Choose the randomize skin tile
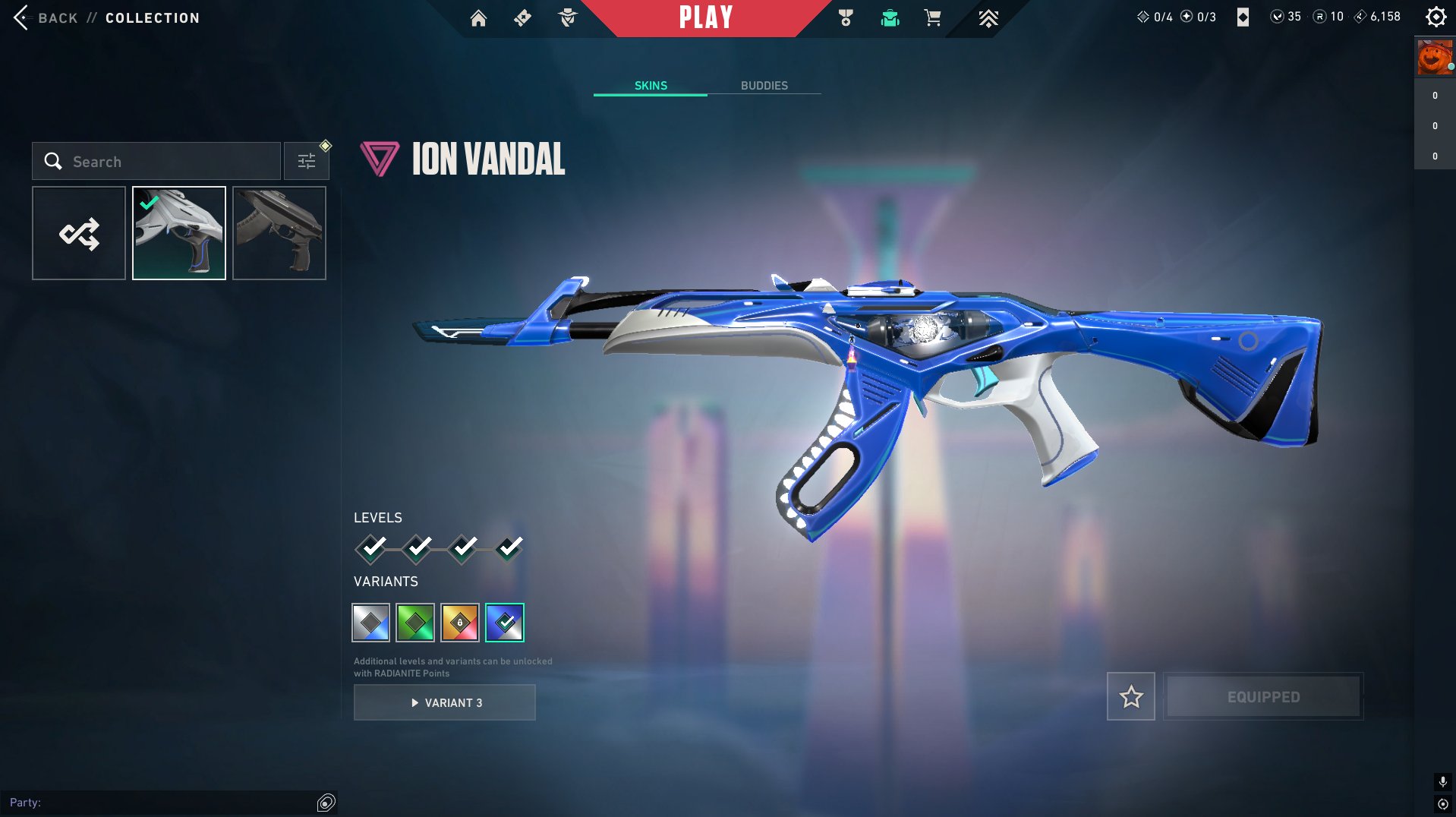This screenshot has height=817, width=1456. click(79, 233)
